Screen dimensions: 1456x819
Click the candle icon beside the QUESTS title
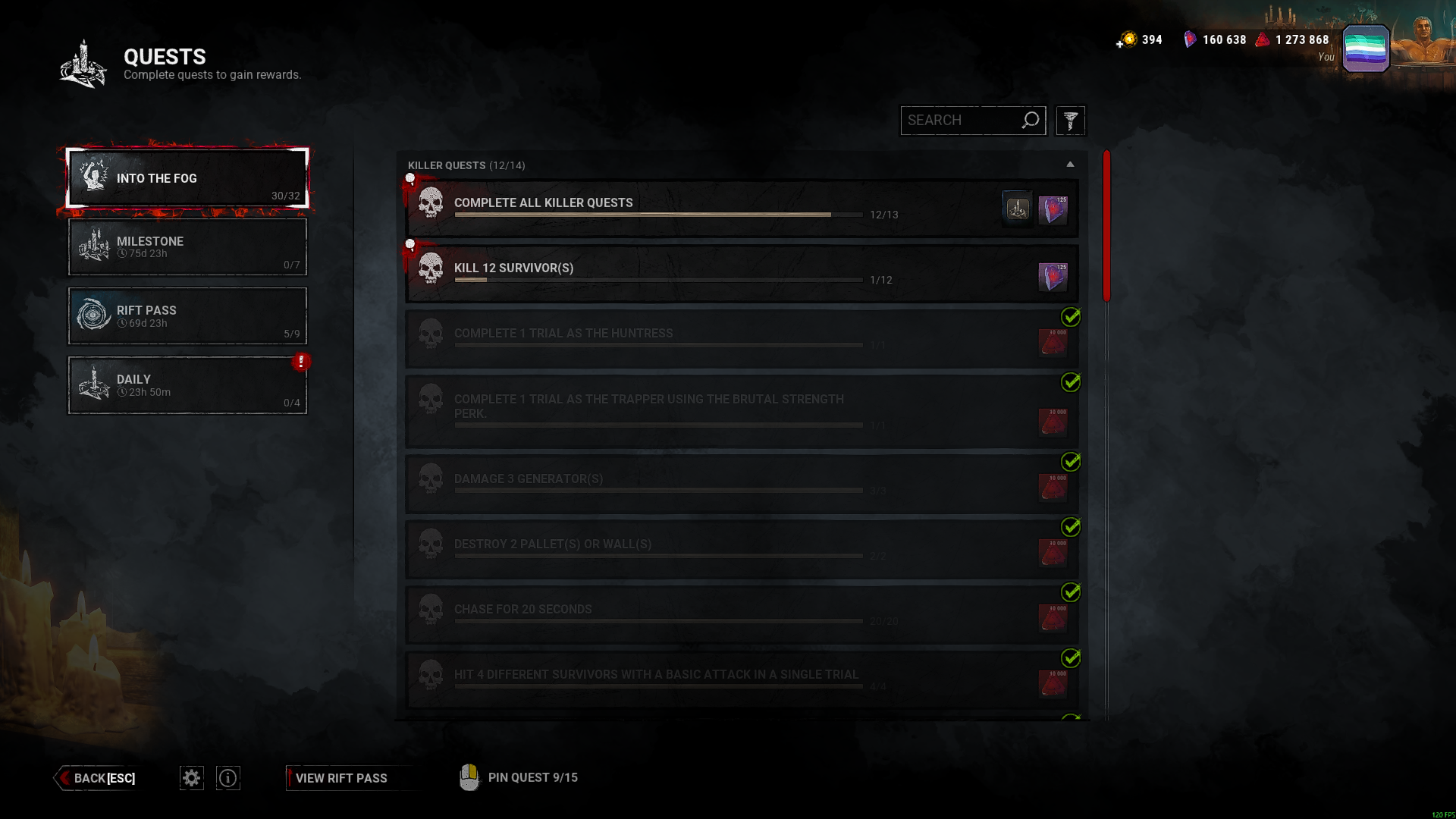83,63
